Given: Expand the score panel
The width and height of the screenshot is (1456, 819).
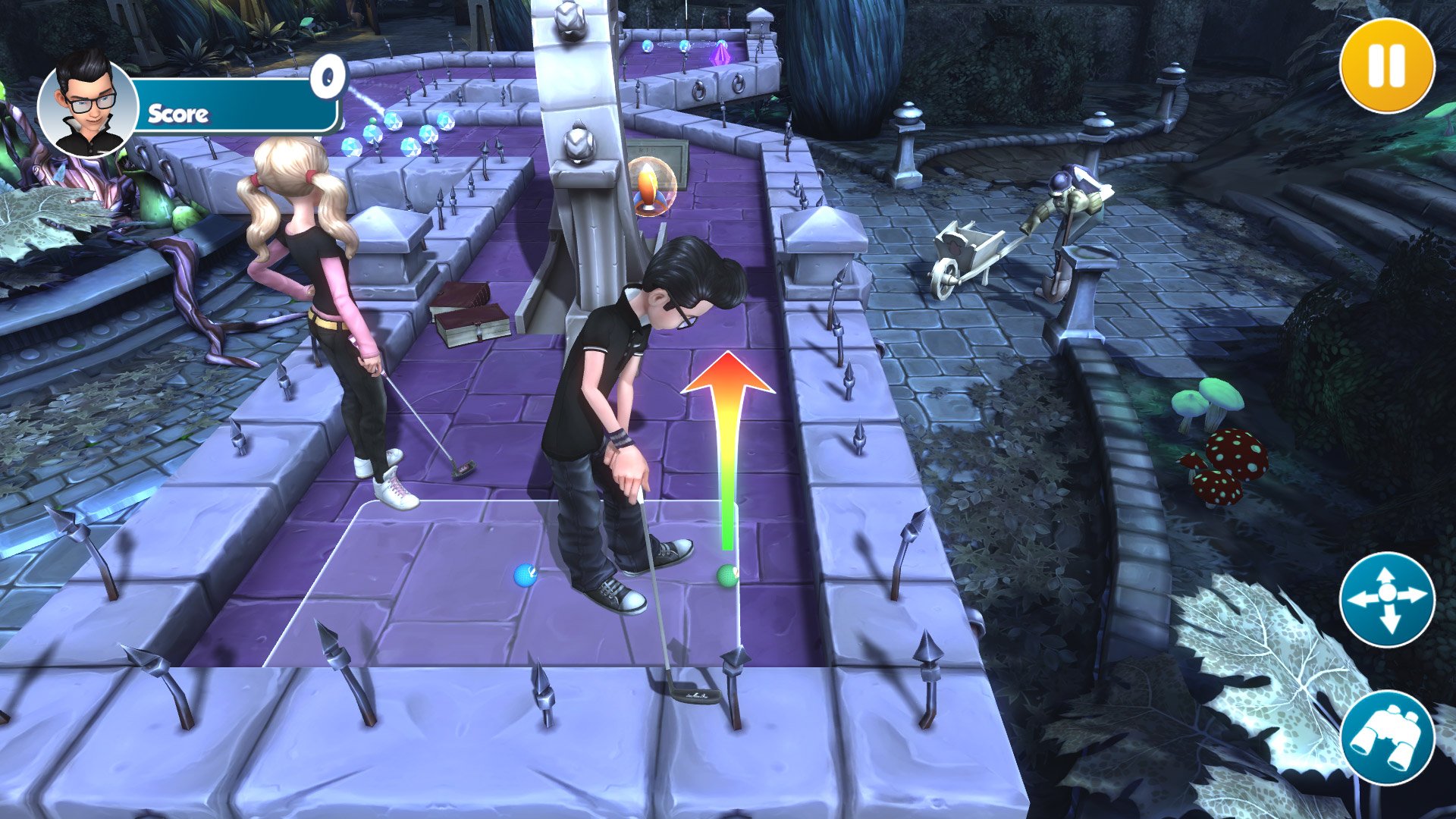Looking at the screenshot, I should click(x=227, y=114).
